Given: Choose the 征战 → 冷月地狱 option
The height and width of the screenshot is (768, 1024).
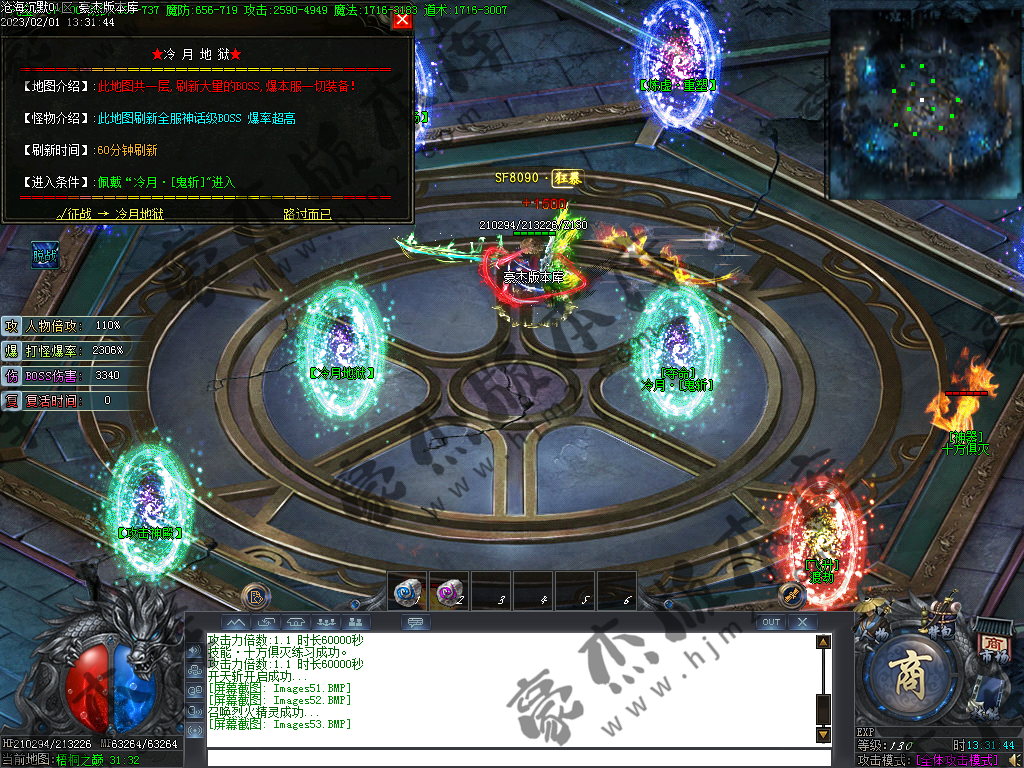Looking at the screenshot, I should tap(110, 213).
